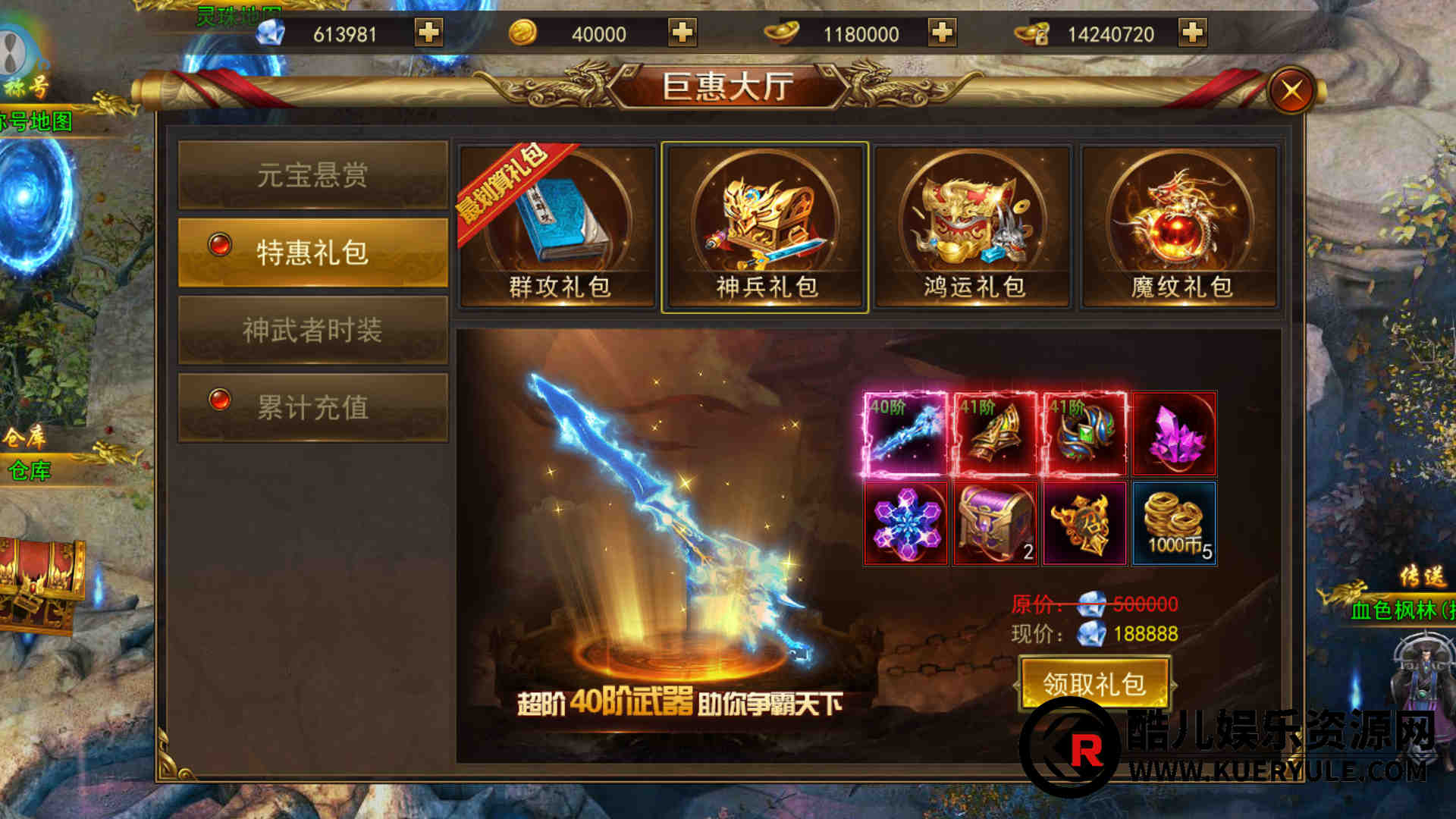1456x819 pixels.
Task: Add gold coins with plus button
Action: click(682, 33)
